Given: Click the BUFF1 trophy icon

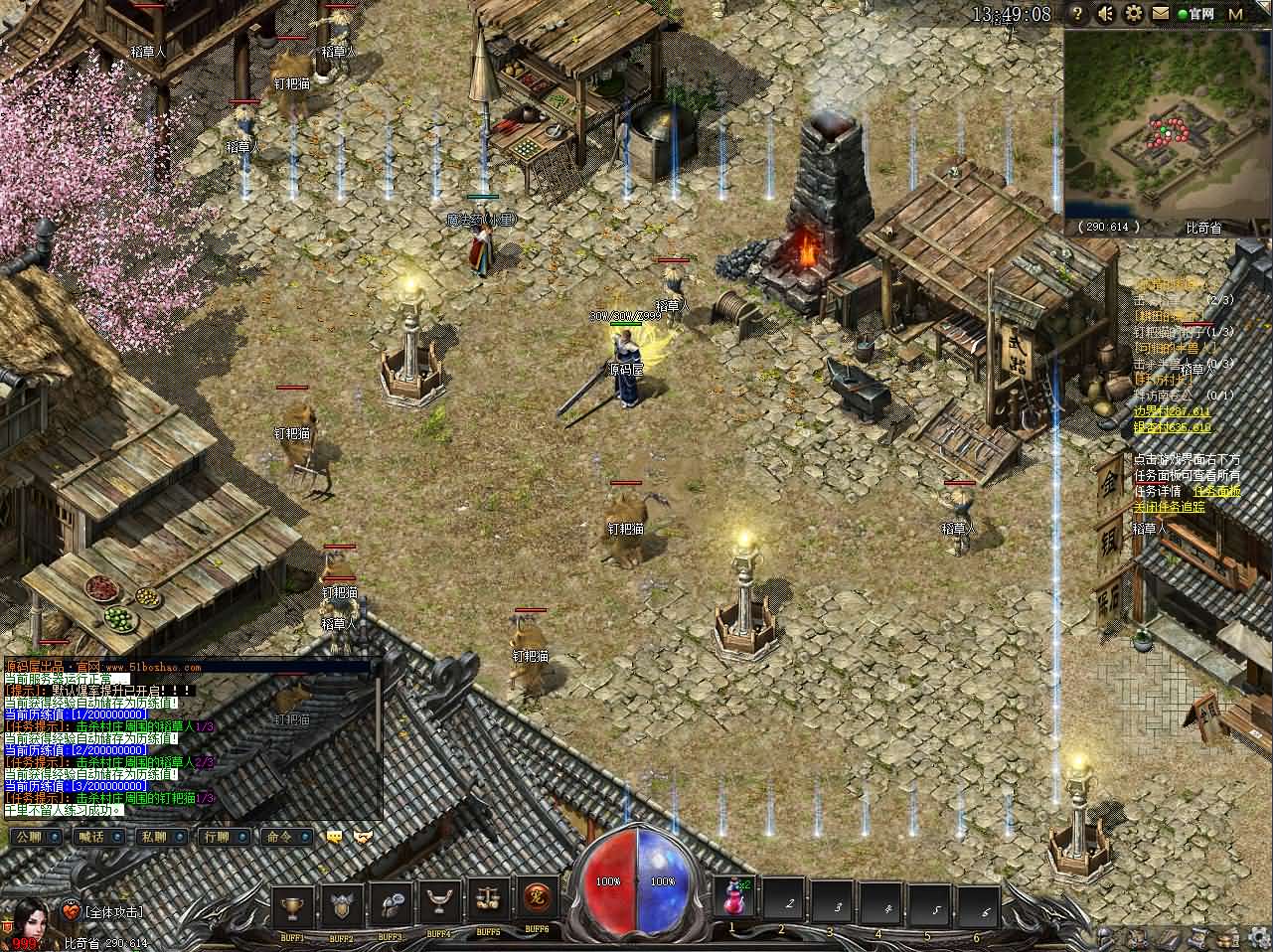Looking at the screenshot, I should [292, 902].
